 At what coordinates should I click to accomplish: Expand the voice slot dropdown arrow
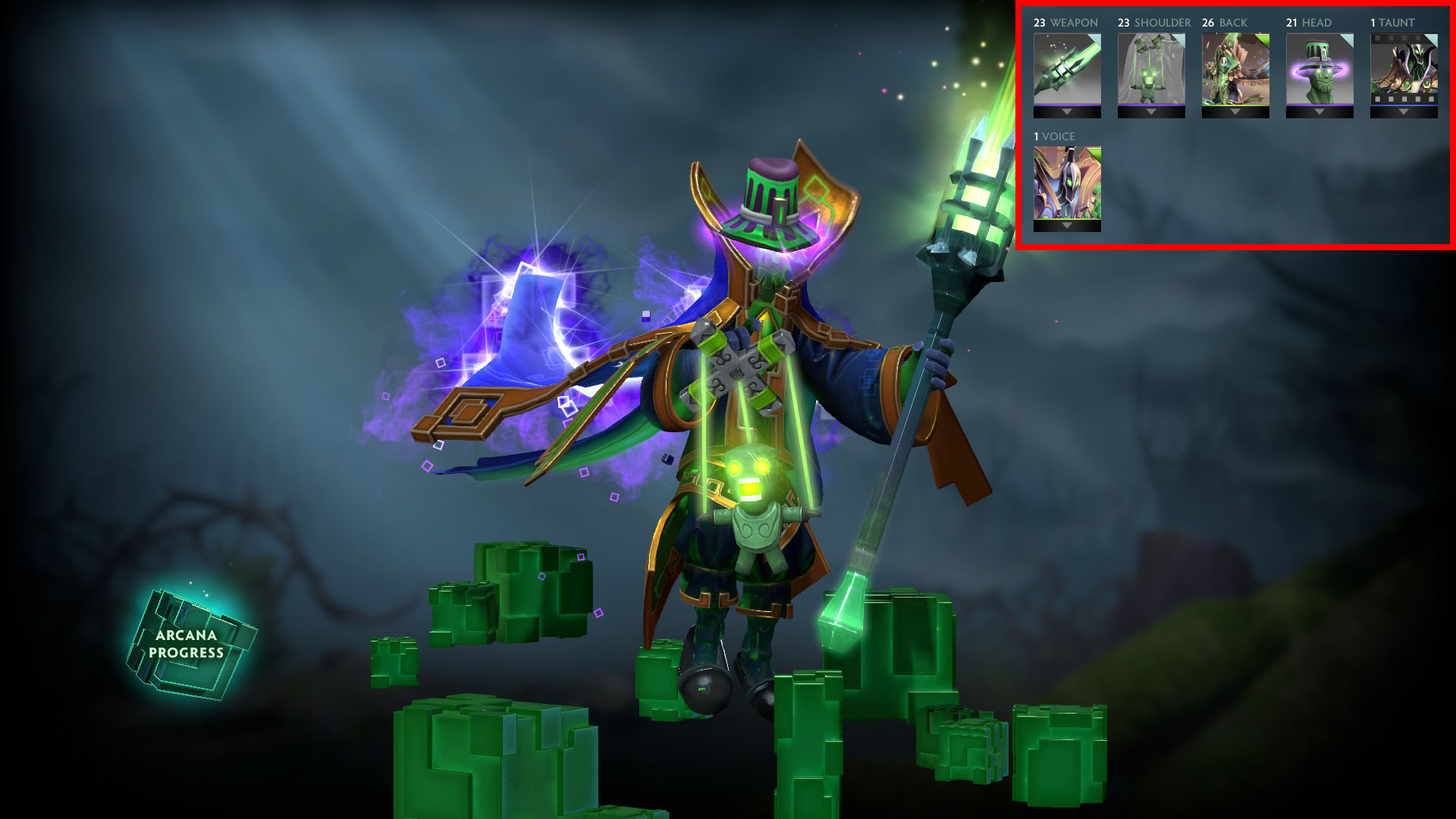[x=1067, y=226]
